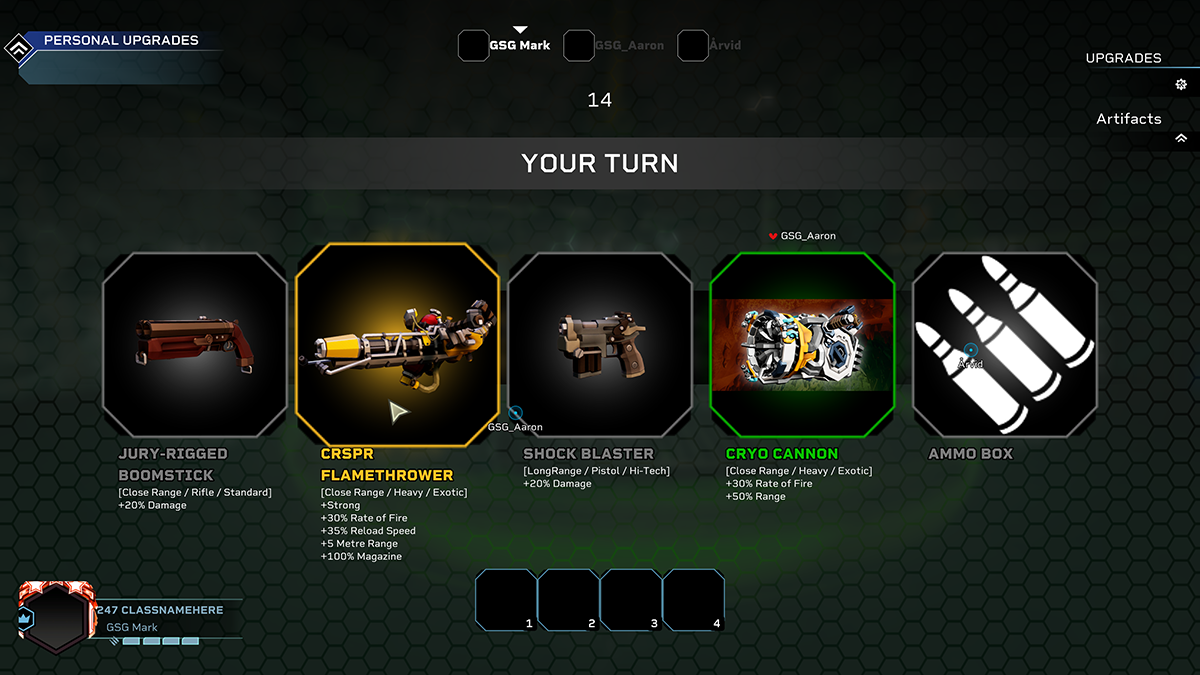Open the Upgrades gear section
Viewport: 1200px width, 675px height.
[1180, 84]
